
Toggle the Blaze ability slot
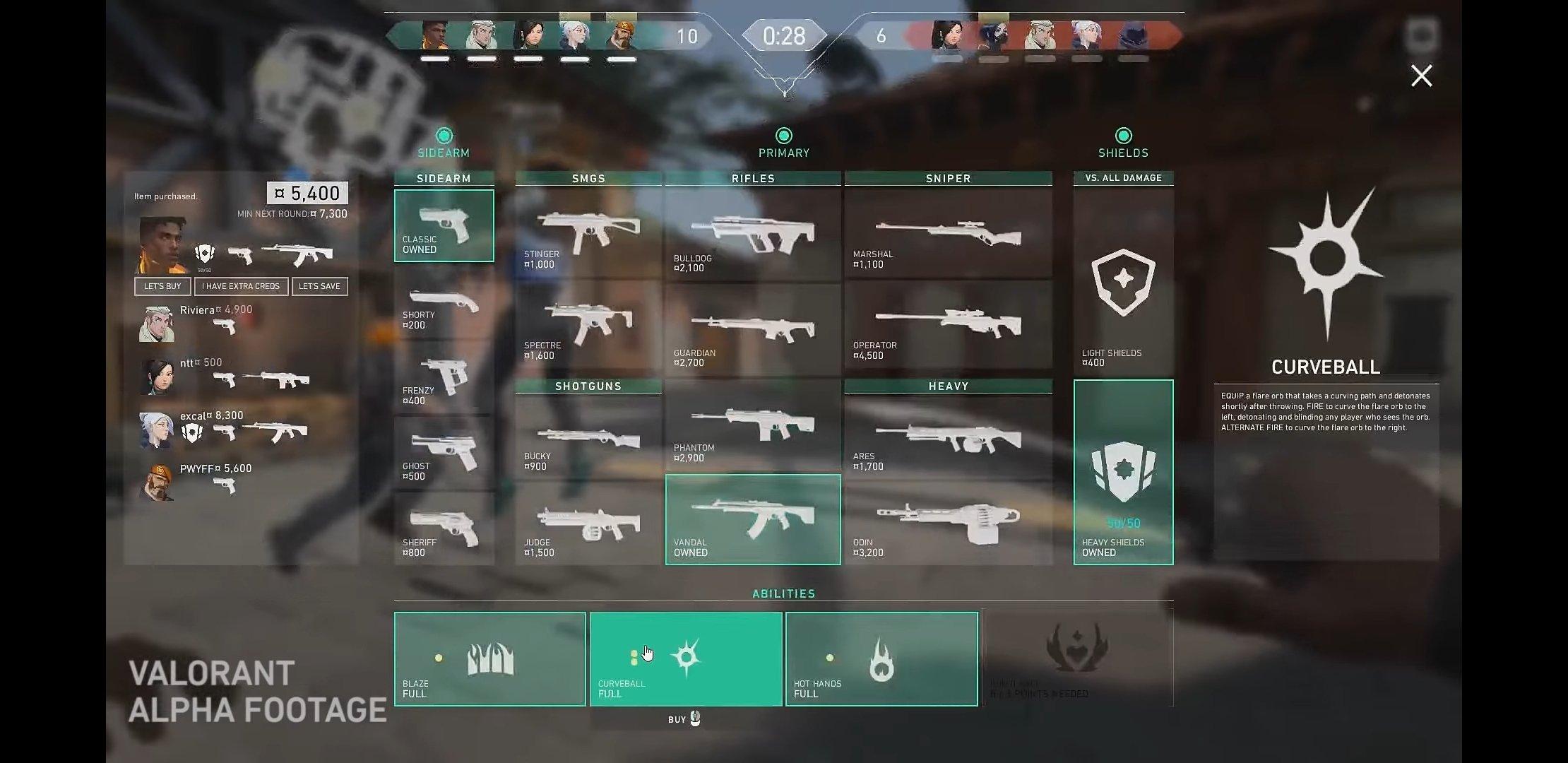[489, 658]
